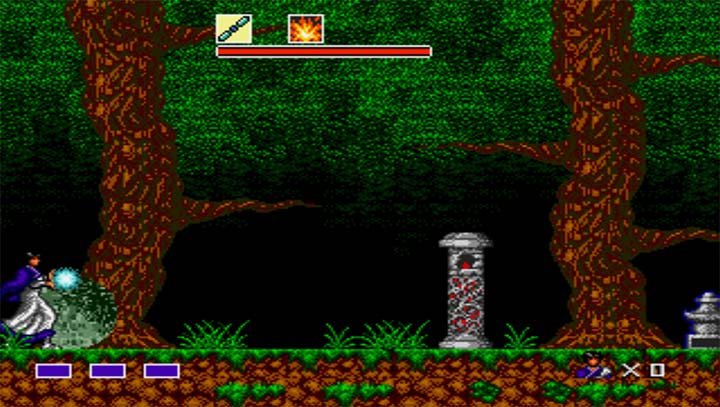Activate the fire explosion magic icon
Viewport: 720px width, 407px height.
pyautogui.click(x=306, y=28)
